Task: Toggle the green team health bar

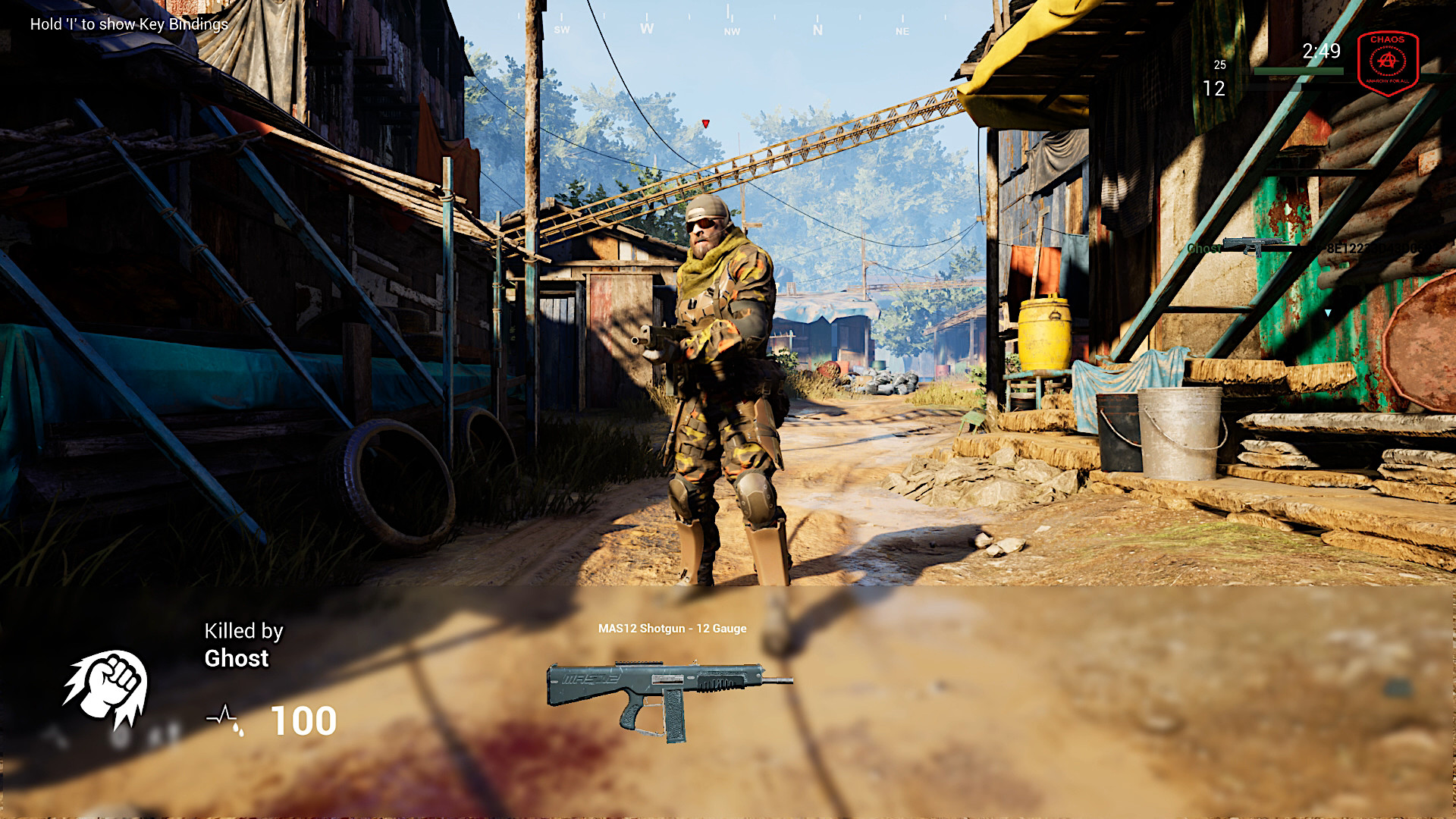Action: pos(1299,71)
